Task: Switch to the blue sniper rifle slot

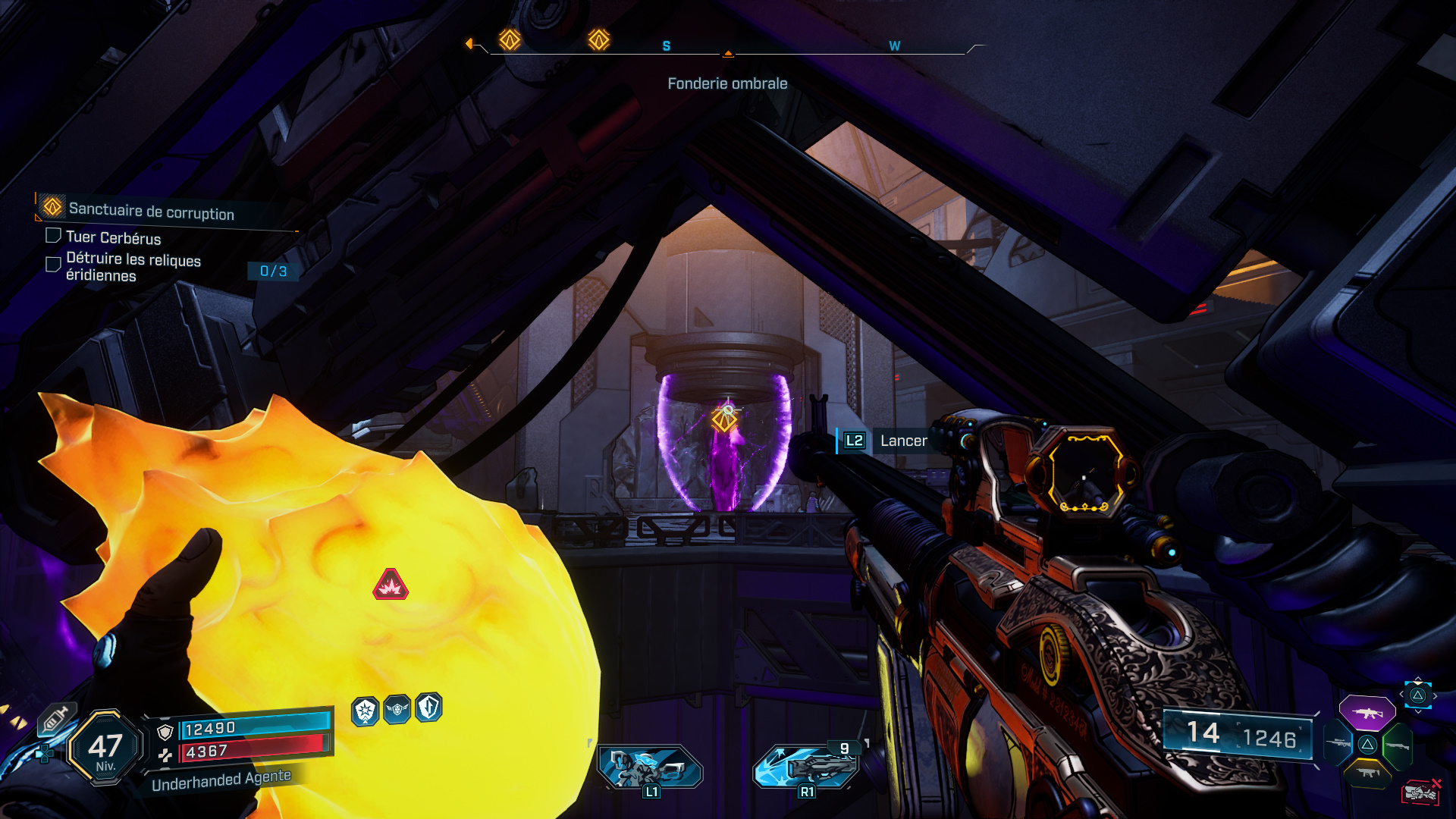Action: coord(1338,744)
